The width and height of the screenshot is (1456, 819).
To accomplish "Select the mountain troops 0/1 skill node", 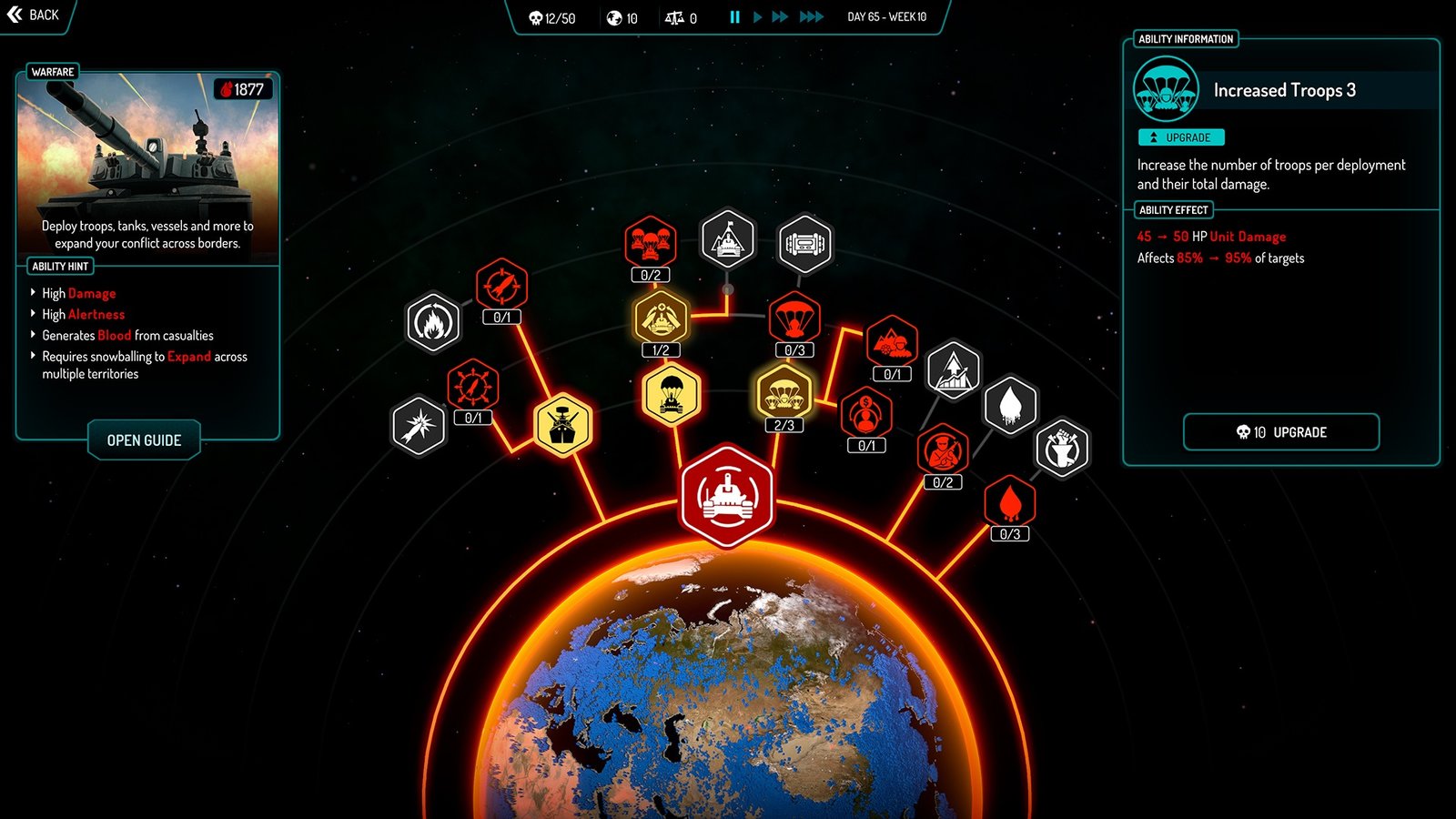I will pos(892,344).
